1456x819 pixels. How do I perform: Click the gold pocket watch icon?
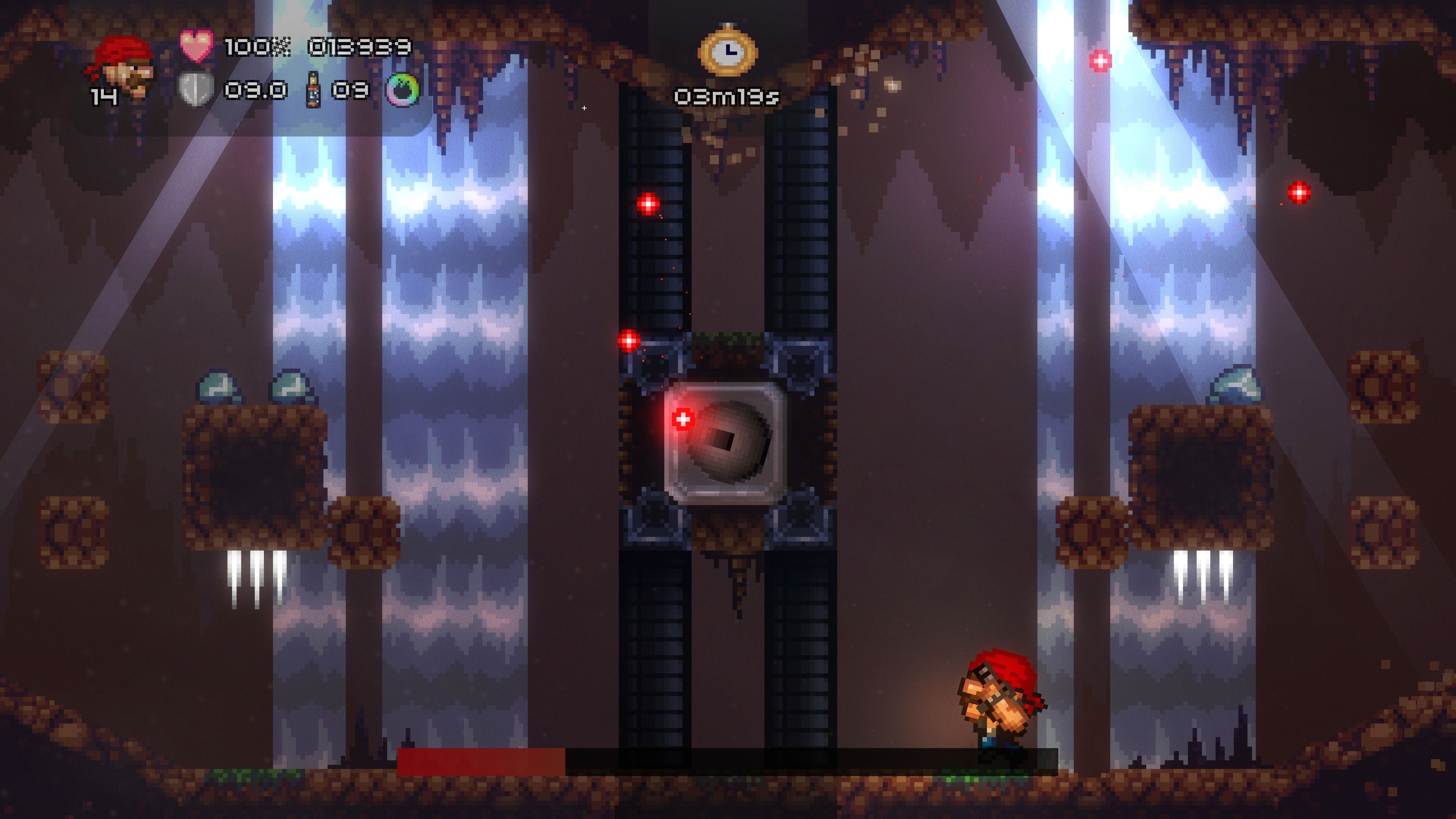[728, 51]
